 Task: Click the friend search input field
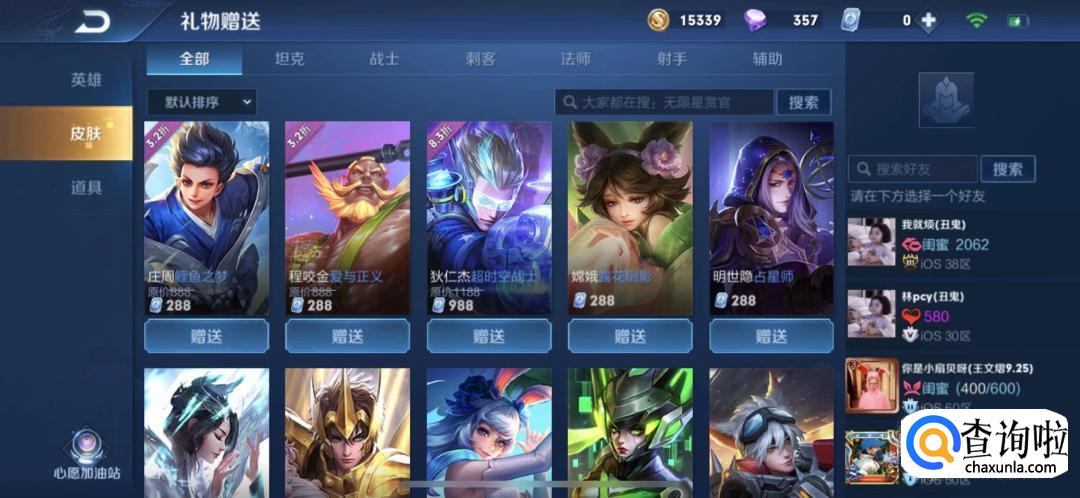[x=912, y=169]
